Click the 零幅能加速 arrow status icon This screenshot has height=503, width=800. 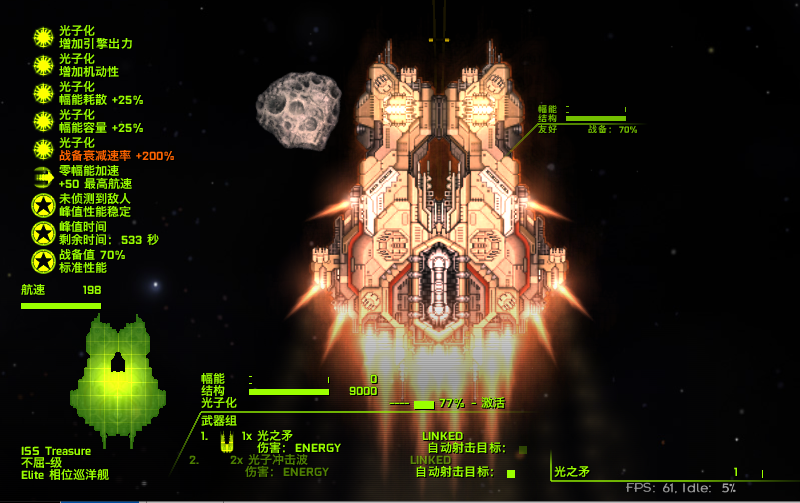pyautogui.click(x=43, y=177)
